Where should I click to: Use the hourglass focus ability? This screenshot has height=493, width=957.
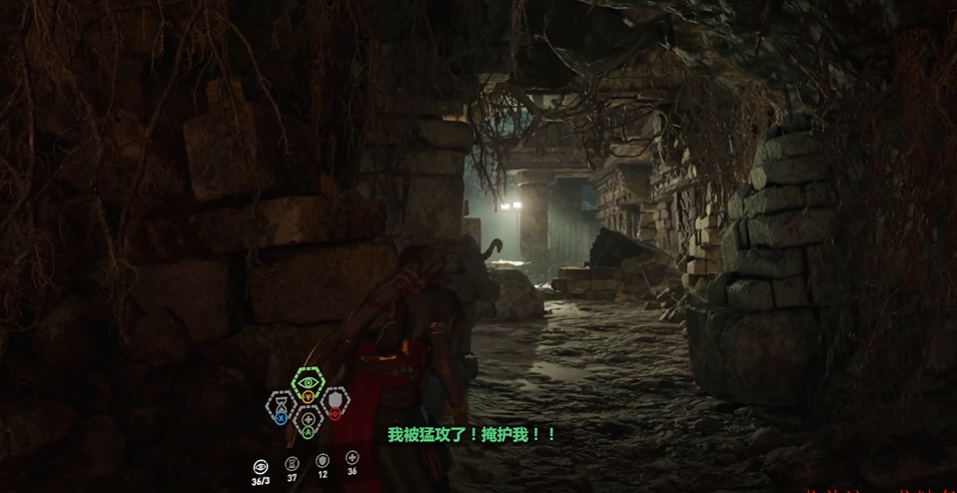click(x=279, y=405)
